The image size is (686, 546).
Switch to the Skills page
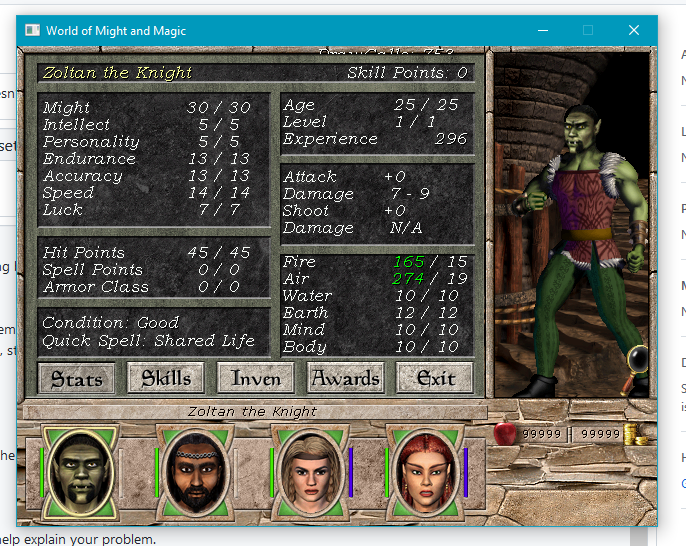click(x=166, y=378)
